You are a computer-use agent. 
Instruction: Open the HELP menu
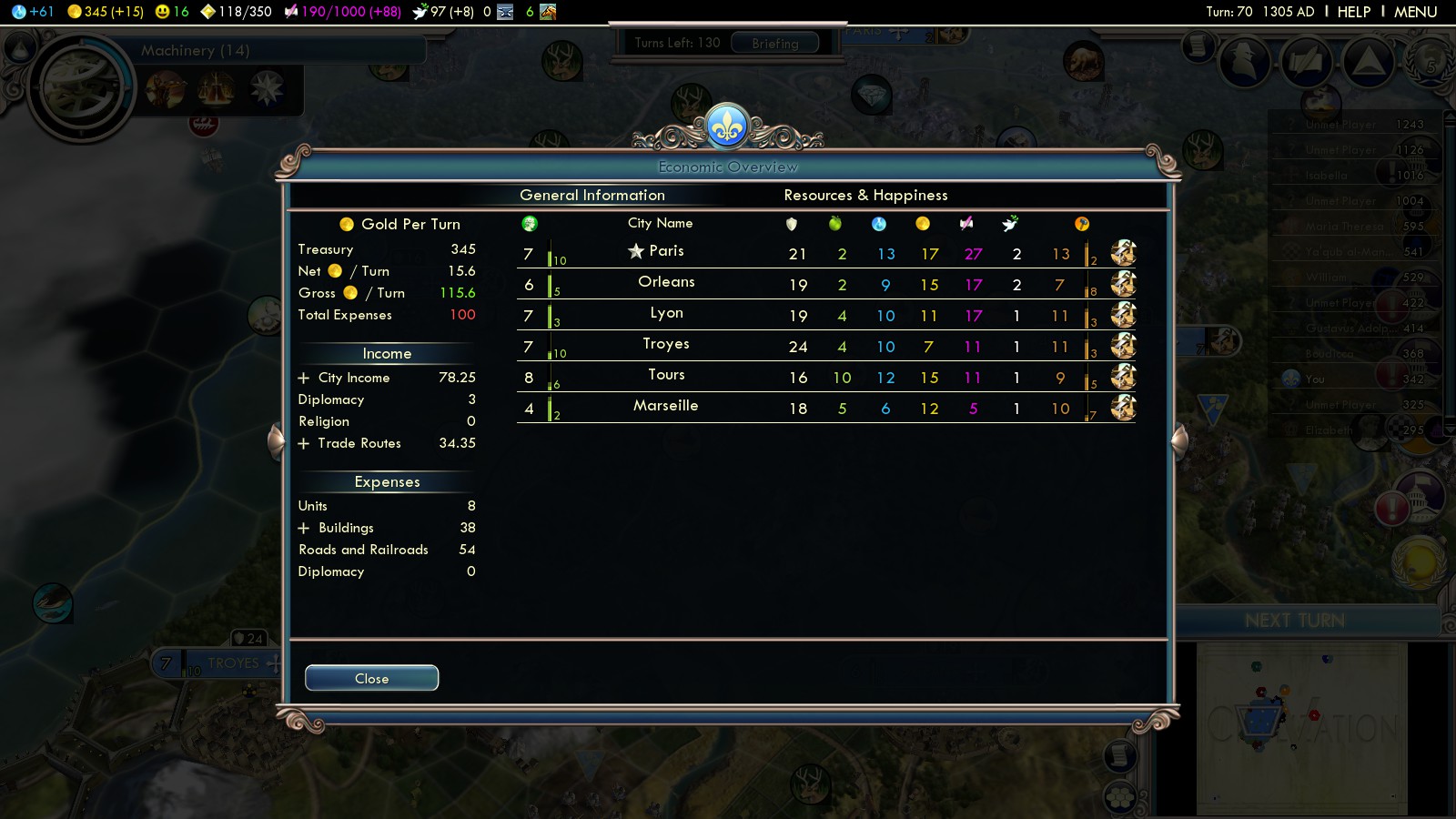pyautogui.click(x=1353, y=12)
